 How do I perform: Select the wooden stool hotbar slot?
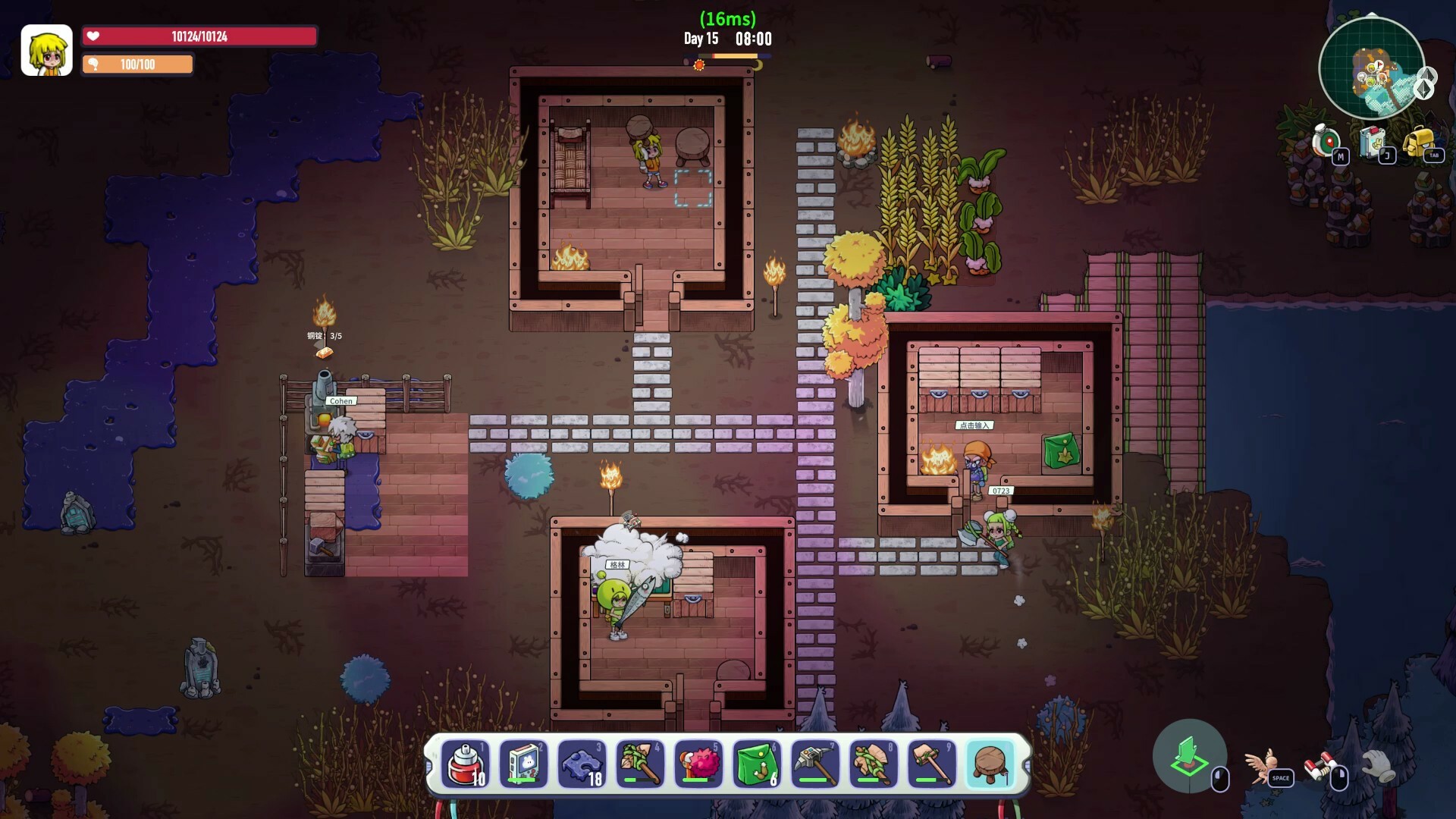coord(990,764)
